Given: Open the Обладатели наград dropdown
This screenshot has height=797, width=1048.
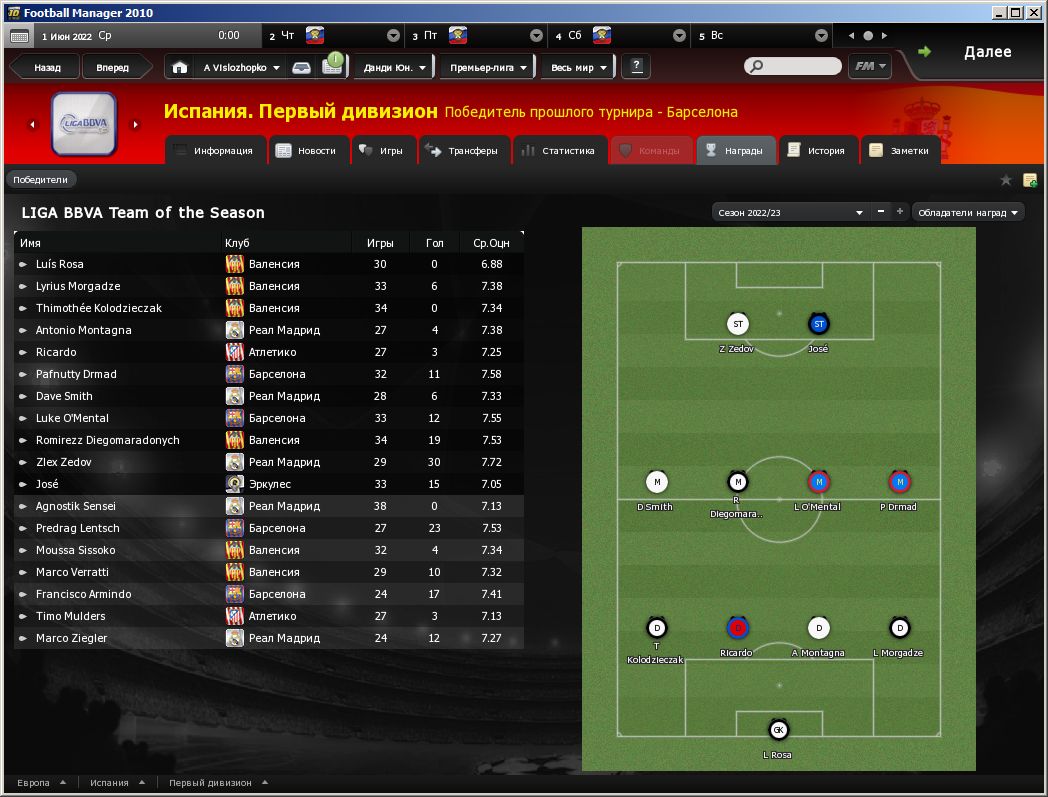Looking at the screenshot, I should click(x=969, y=212).
